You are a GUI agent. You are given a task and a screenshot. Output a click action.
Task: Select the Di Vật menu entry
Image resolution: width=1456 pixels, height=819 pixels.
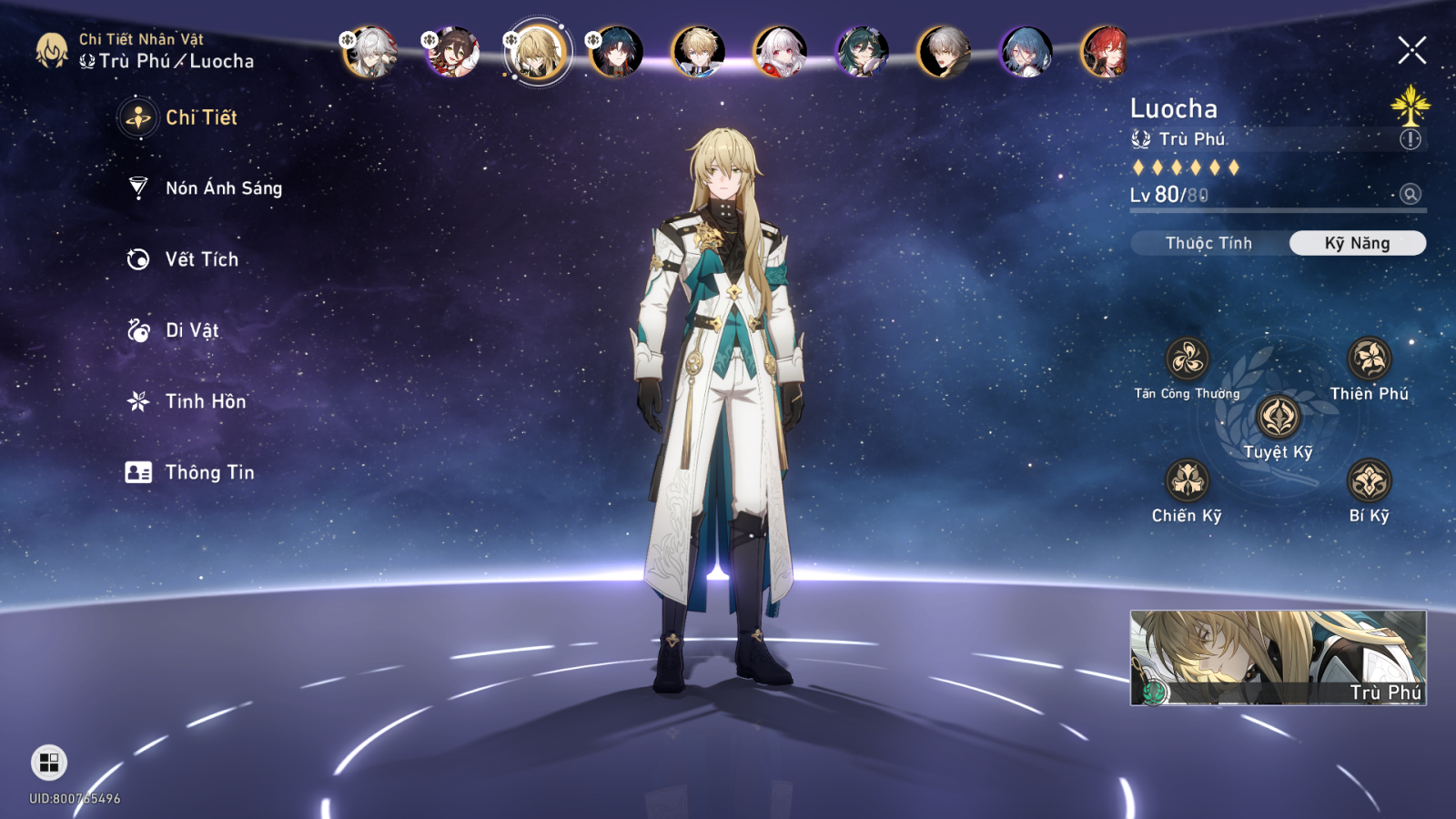(191, 330)
